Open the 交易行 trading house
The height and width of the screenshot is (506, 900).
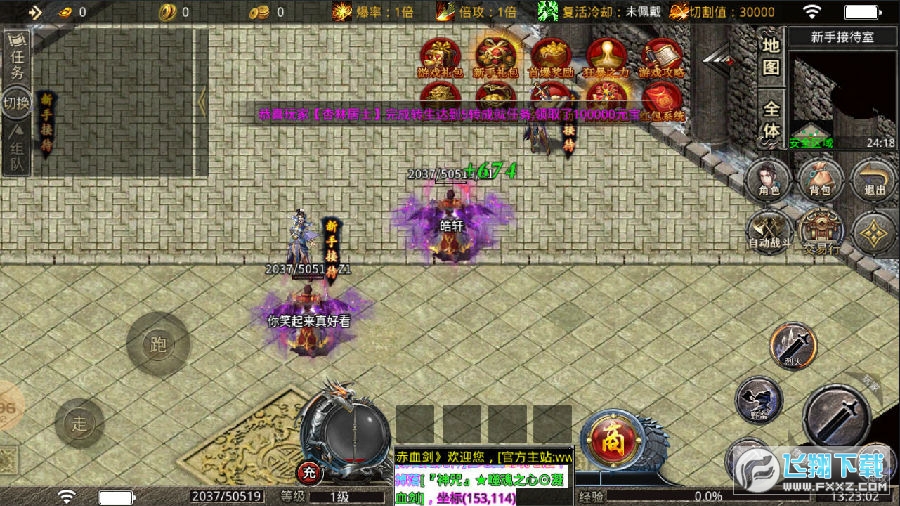click(x=821, y=232)
